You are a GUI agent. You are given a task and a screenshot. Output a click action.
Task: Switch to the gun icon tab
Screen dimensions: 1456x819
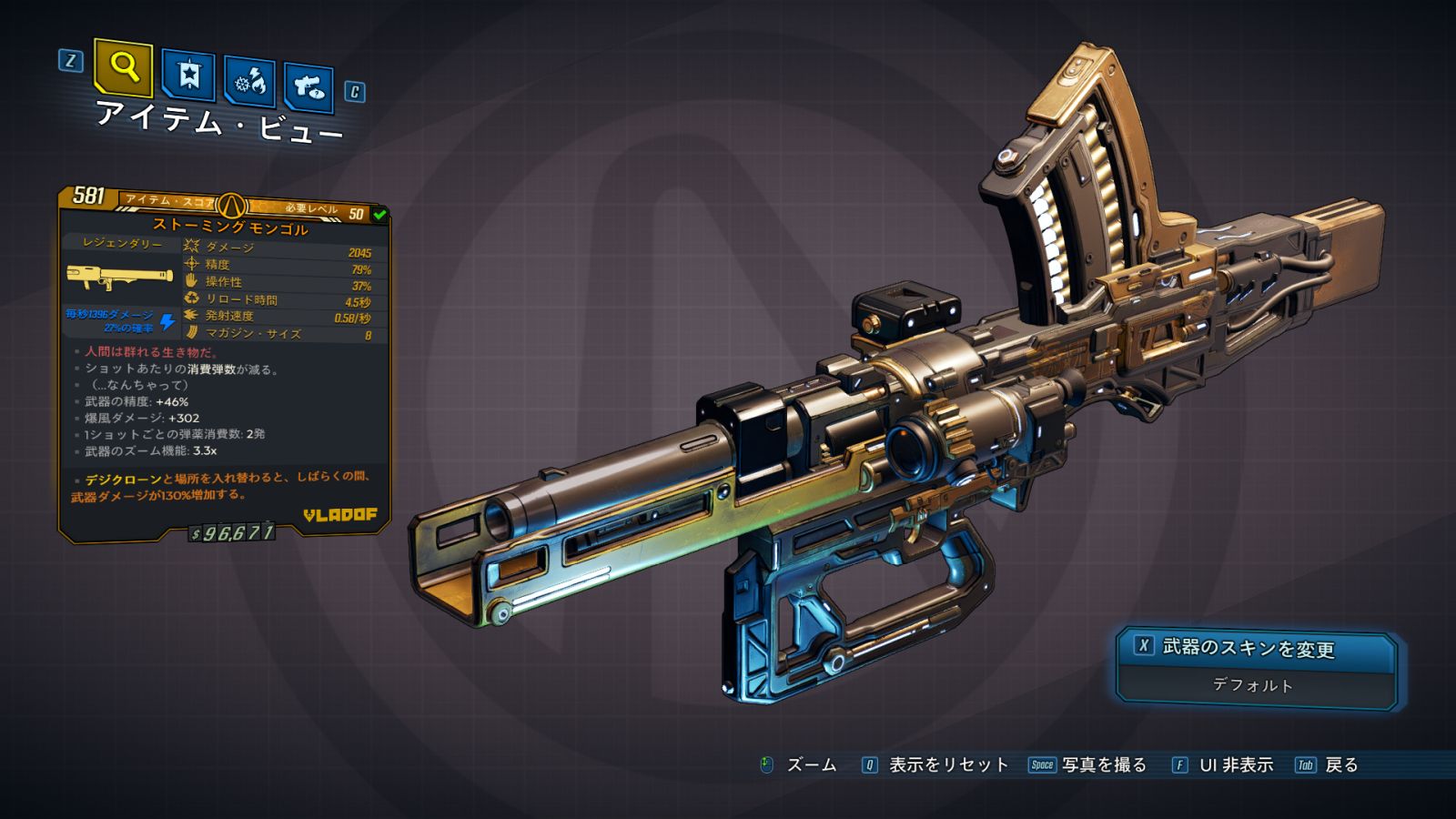[x=308, y=87]
